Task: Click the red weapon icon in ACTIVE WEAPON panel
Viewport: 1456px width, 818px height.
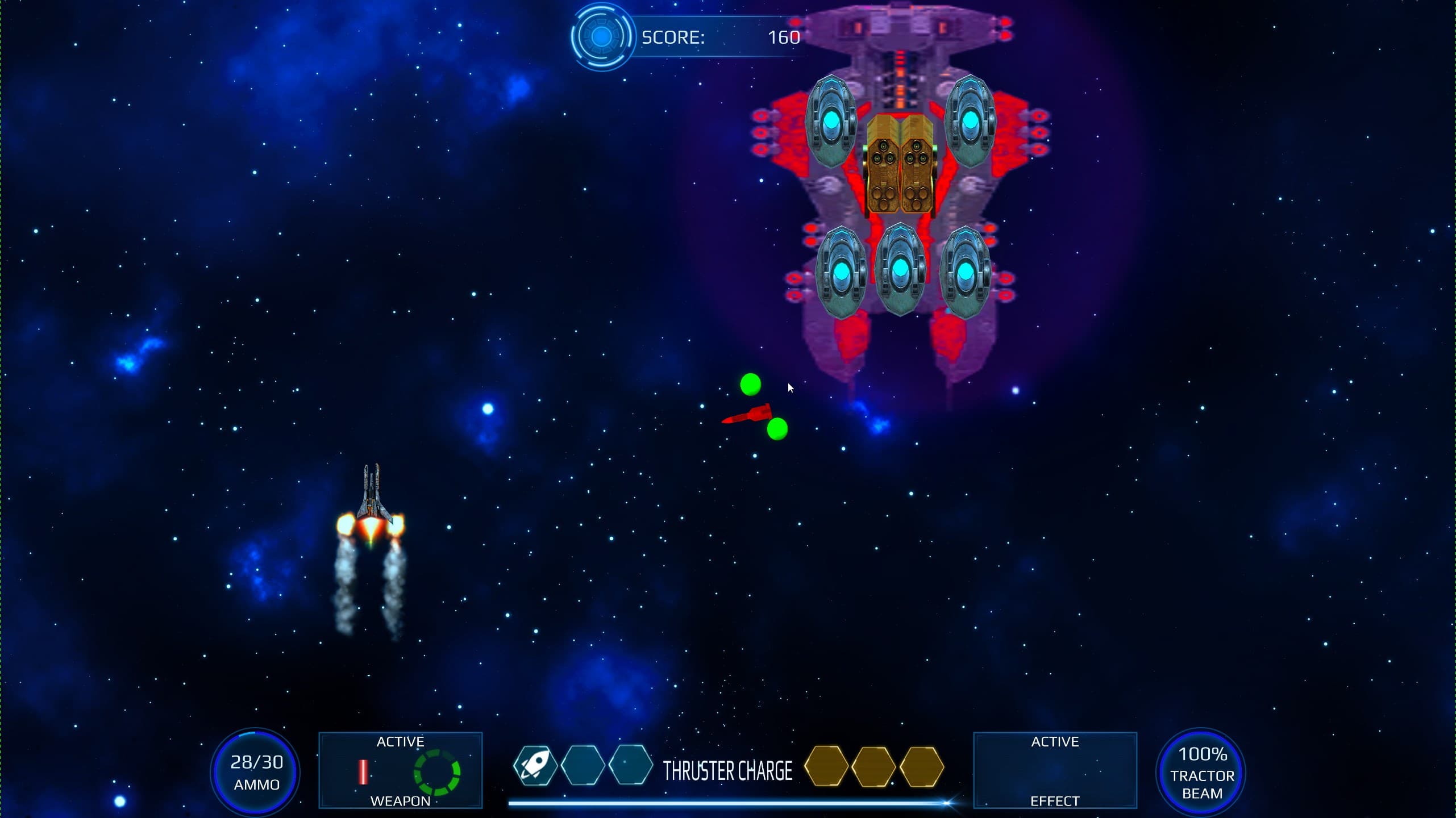Action: [x=363, y=771]
